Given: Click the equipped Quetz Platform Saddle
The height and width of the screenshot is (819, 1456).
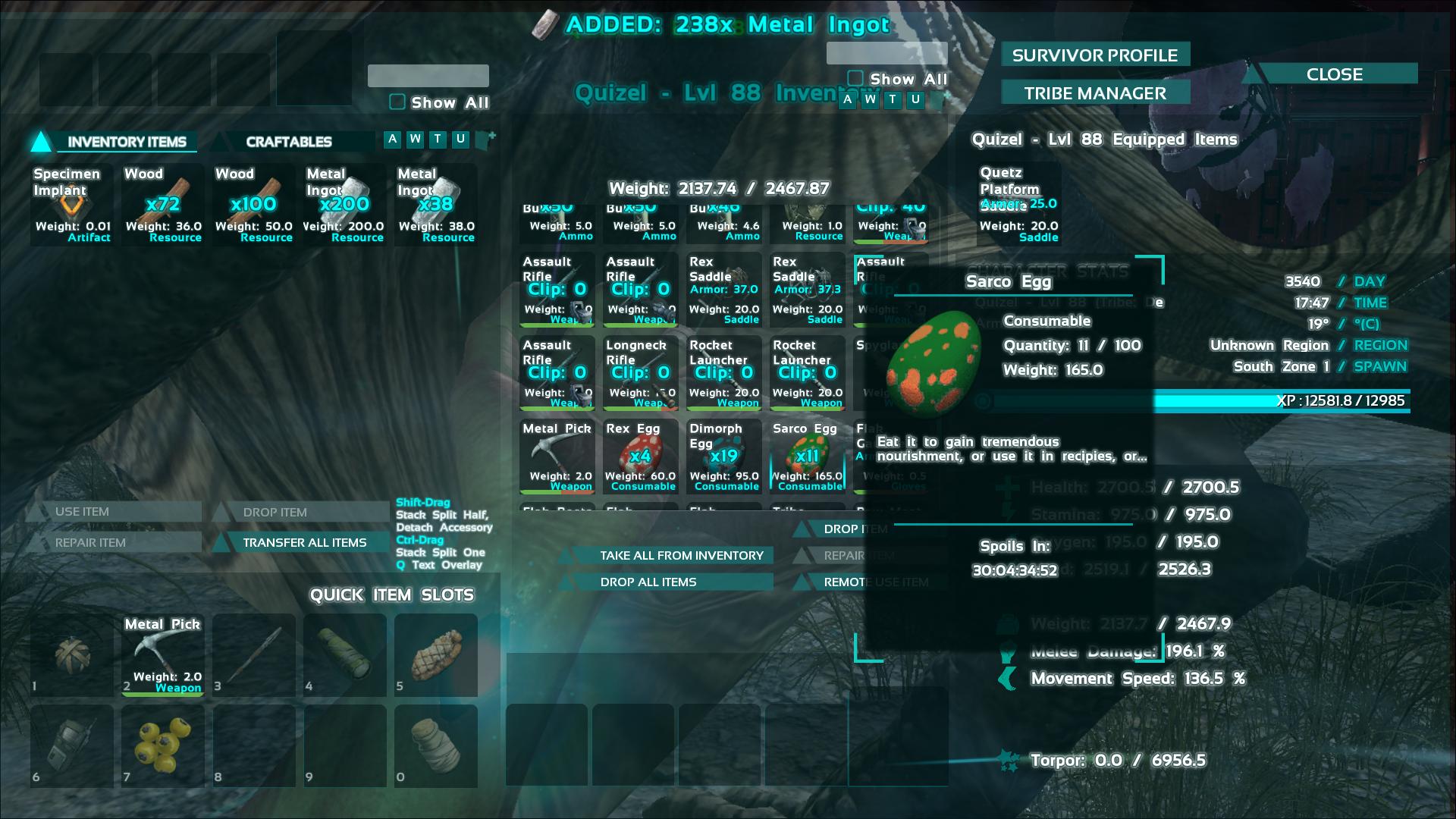Looking at the screenshot, I should click(x=1018, y=205).
